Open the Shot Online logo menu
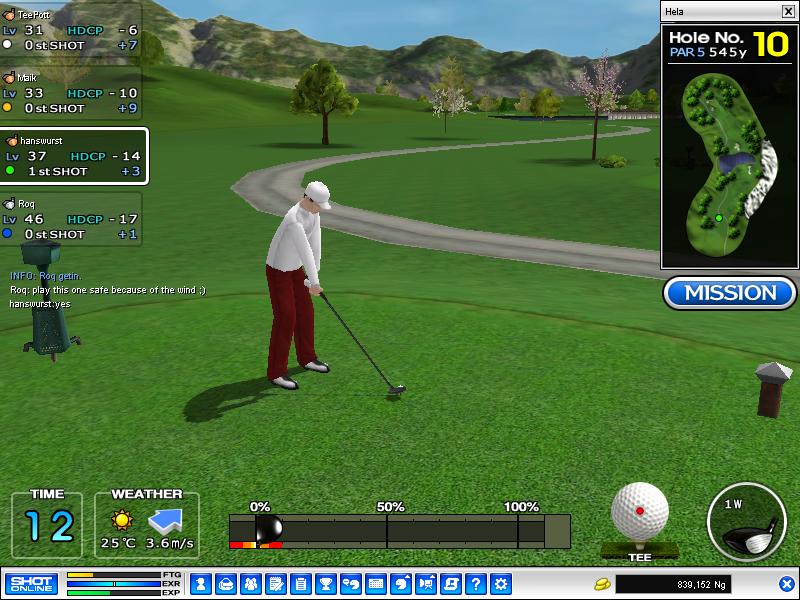The width and height of the screenshot is (800, 600). pyautogui.click(x=31, y=583)
